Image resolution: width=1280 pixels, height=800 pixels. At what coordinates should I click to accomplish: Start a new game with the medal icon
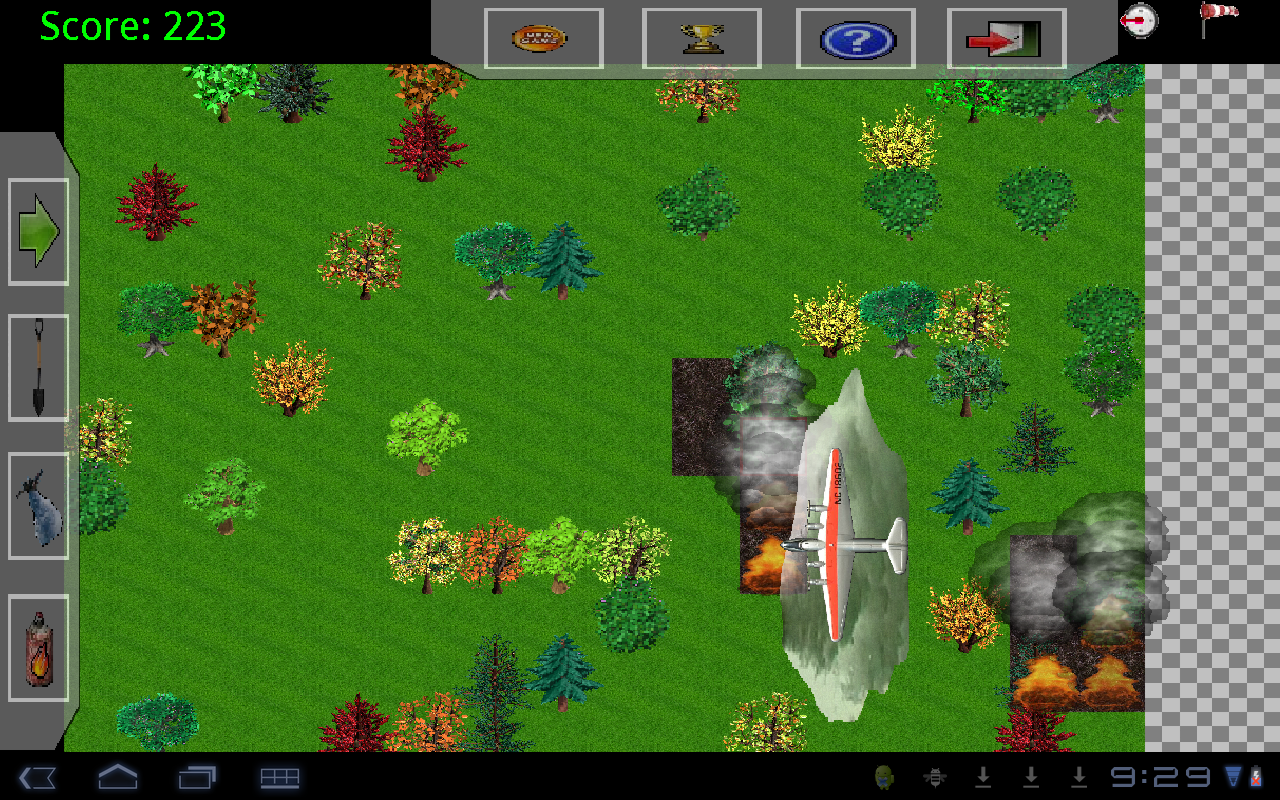[x=541, y=38]
